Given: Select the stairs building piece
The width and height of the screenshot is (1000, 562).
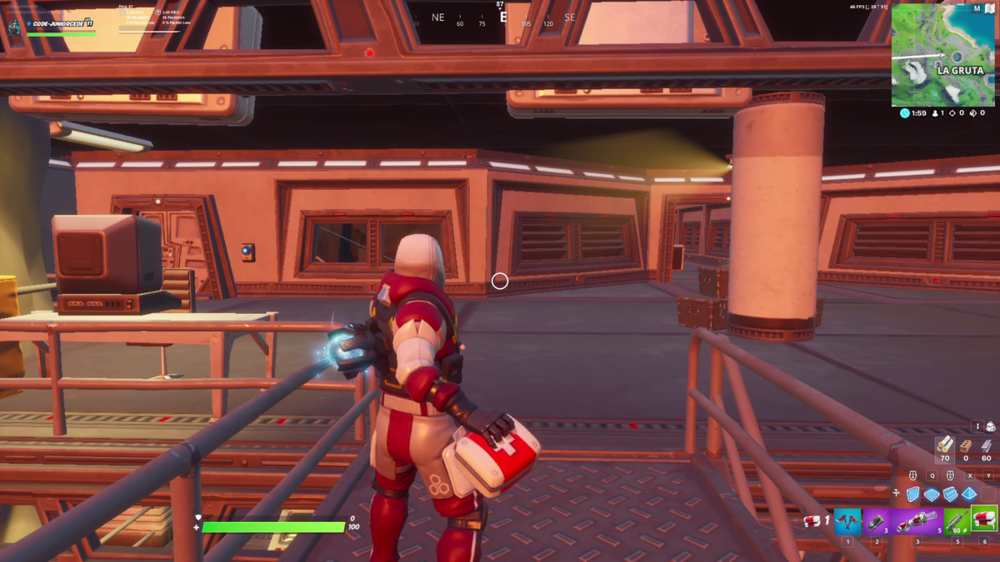Looking at the screenshot, I should point(951,494).
